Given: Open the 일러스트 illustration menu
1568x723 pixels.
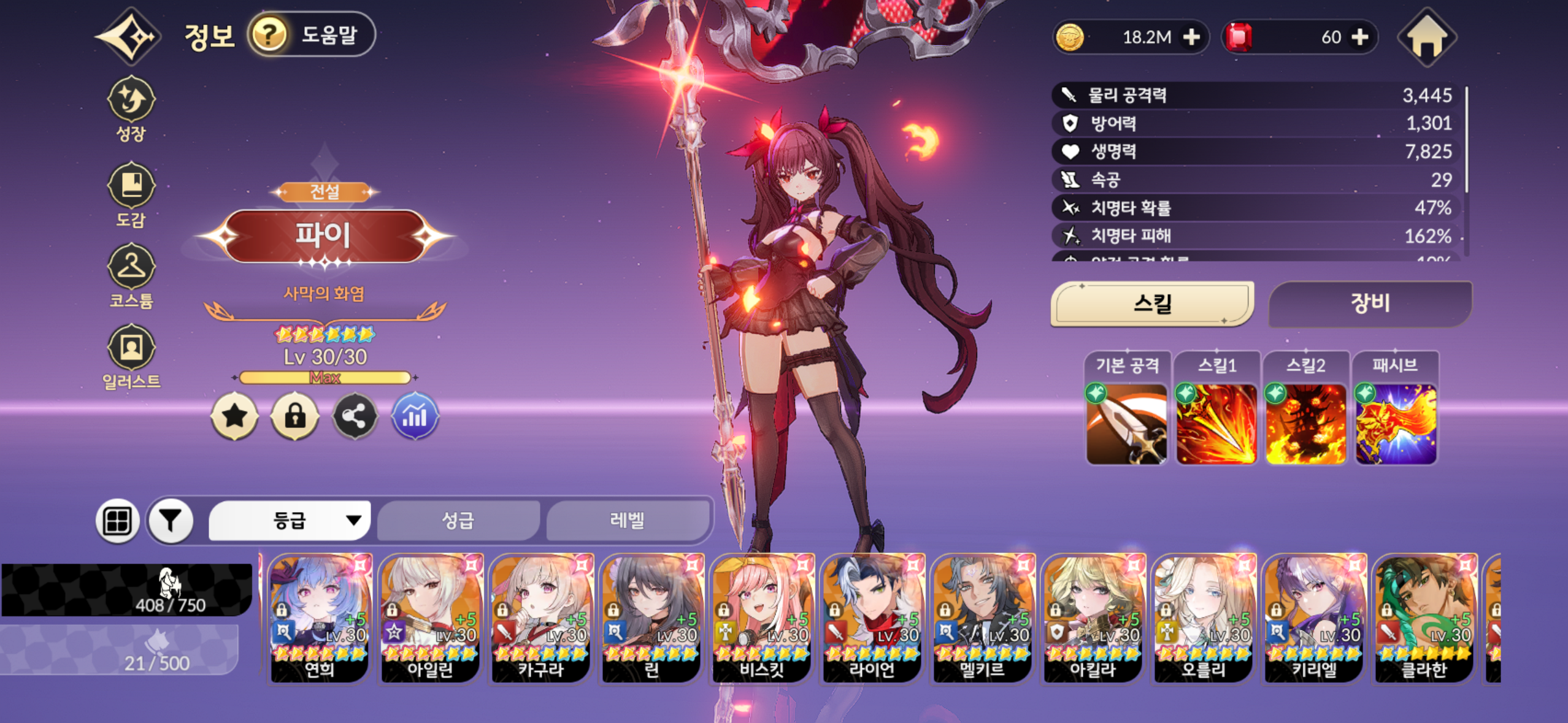Looking at the screenshot, I should (x=131, y=356).
